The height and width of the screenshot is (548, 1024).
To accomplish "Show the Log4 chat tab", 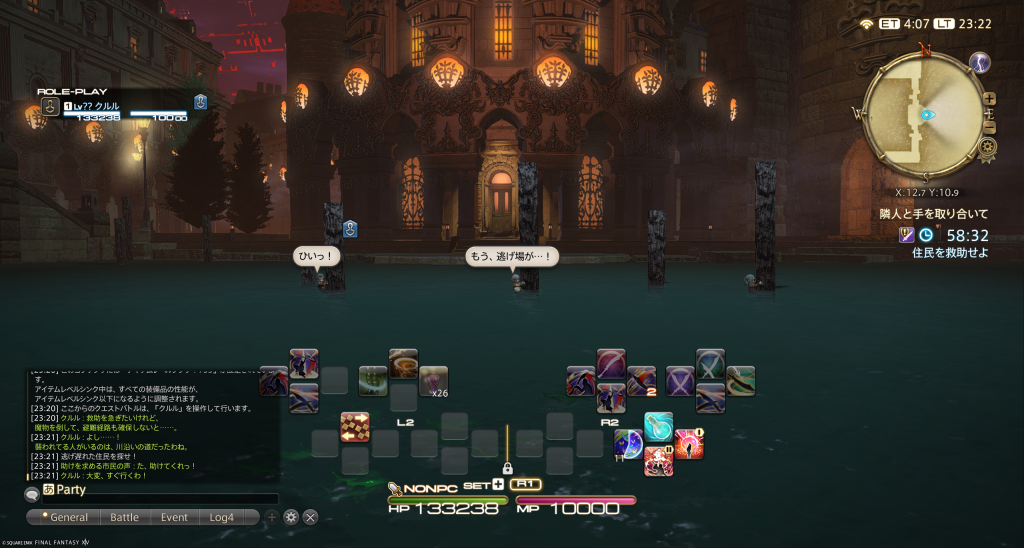I will click(222, 517).
